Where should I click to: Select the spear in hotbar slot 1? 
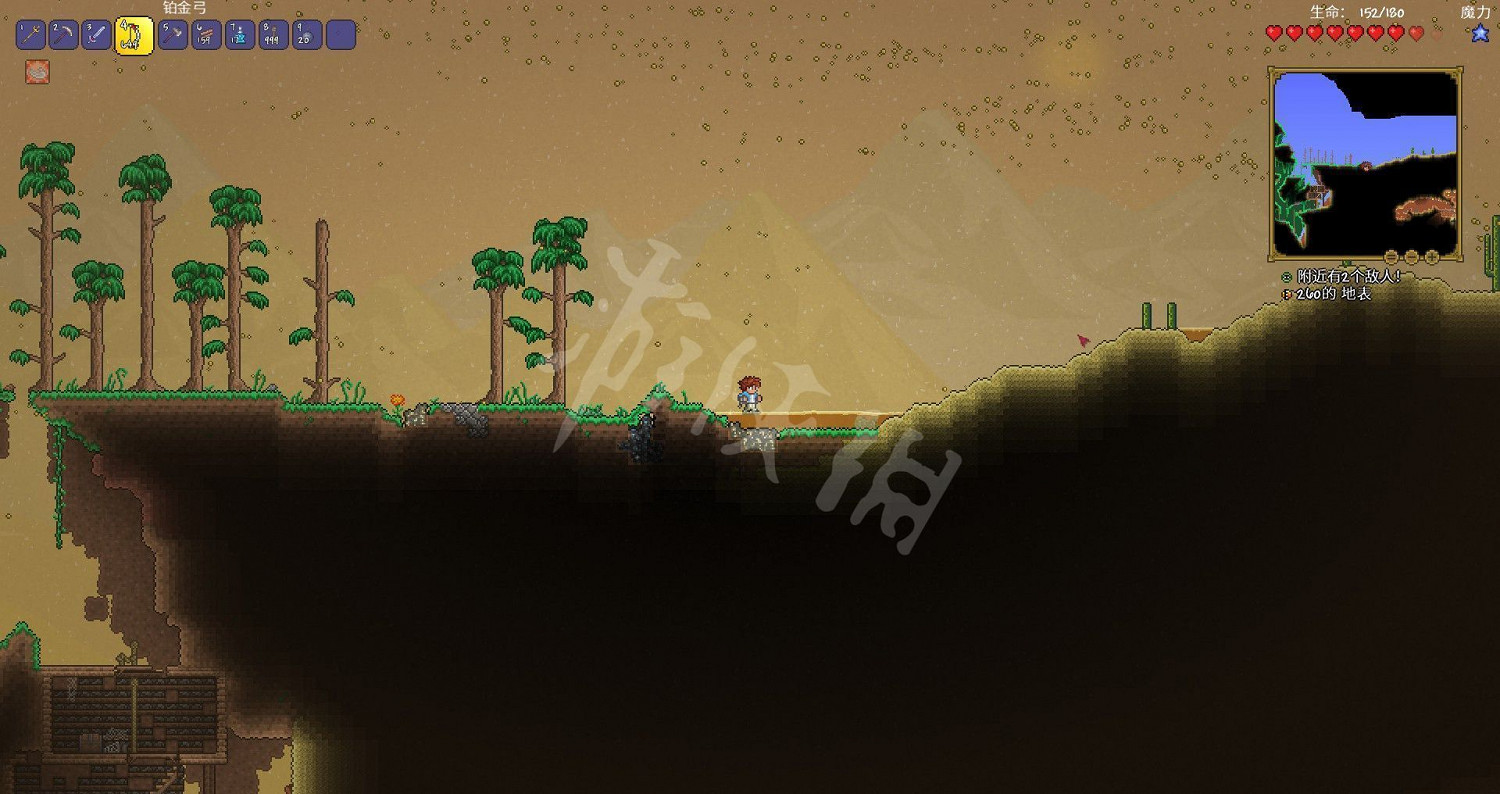point(31,34)
